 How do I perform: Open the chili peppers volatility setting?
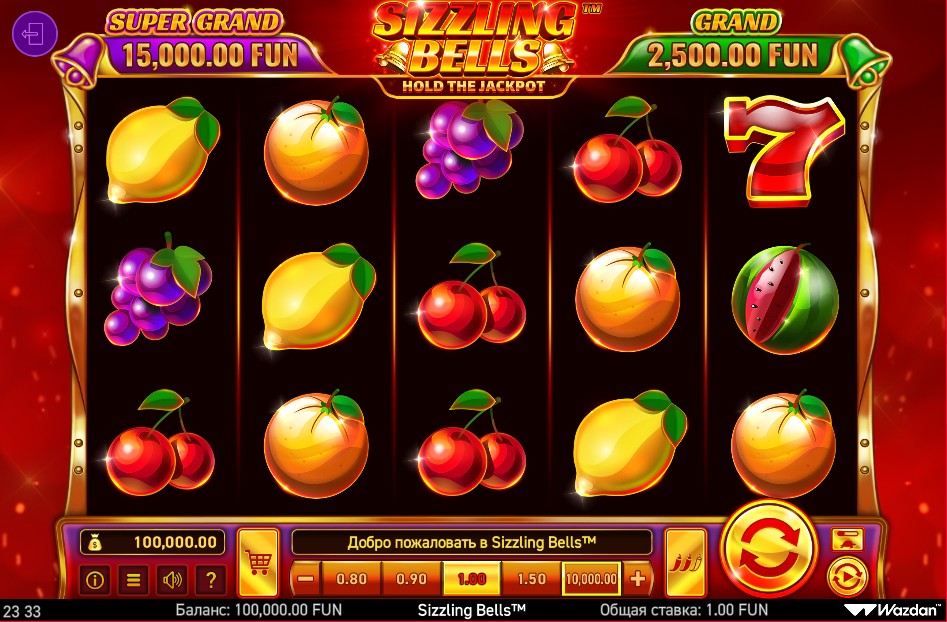pos(685,562)
